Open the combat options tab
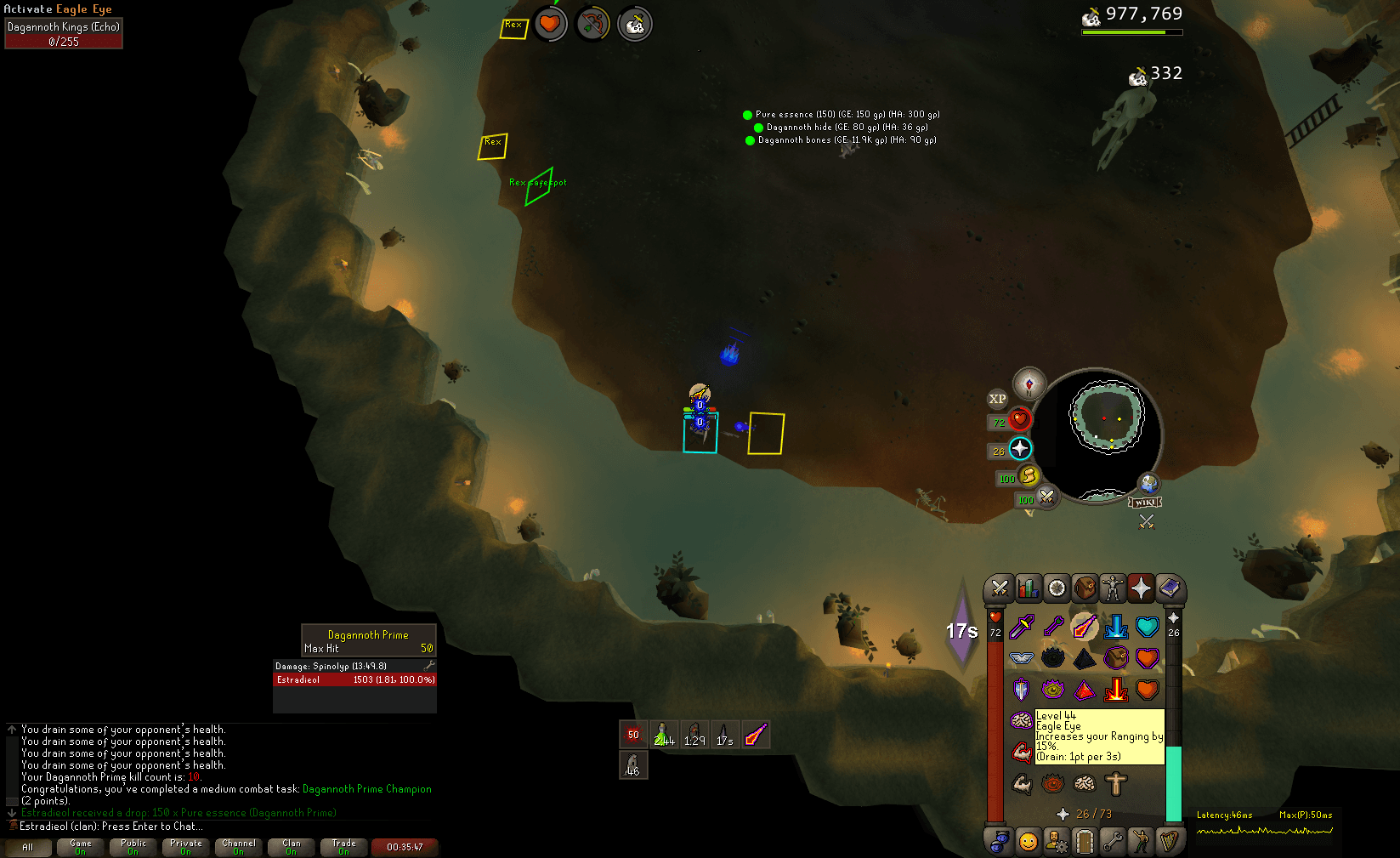The height and width of the screenshot is (858, 1400). click(1000, 588)
